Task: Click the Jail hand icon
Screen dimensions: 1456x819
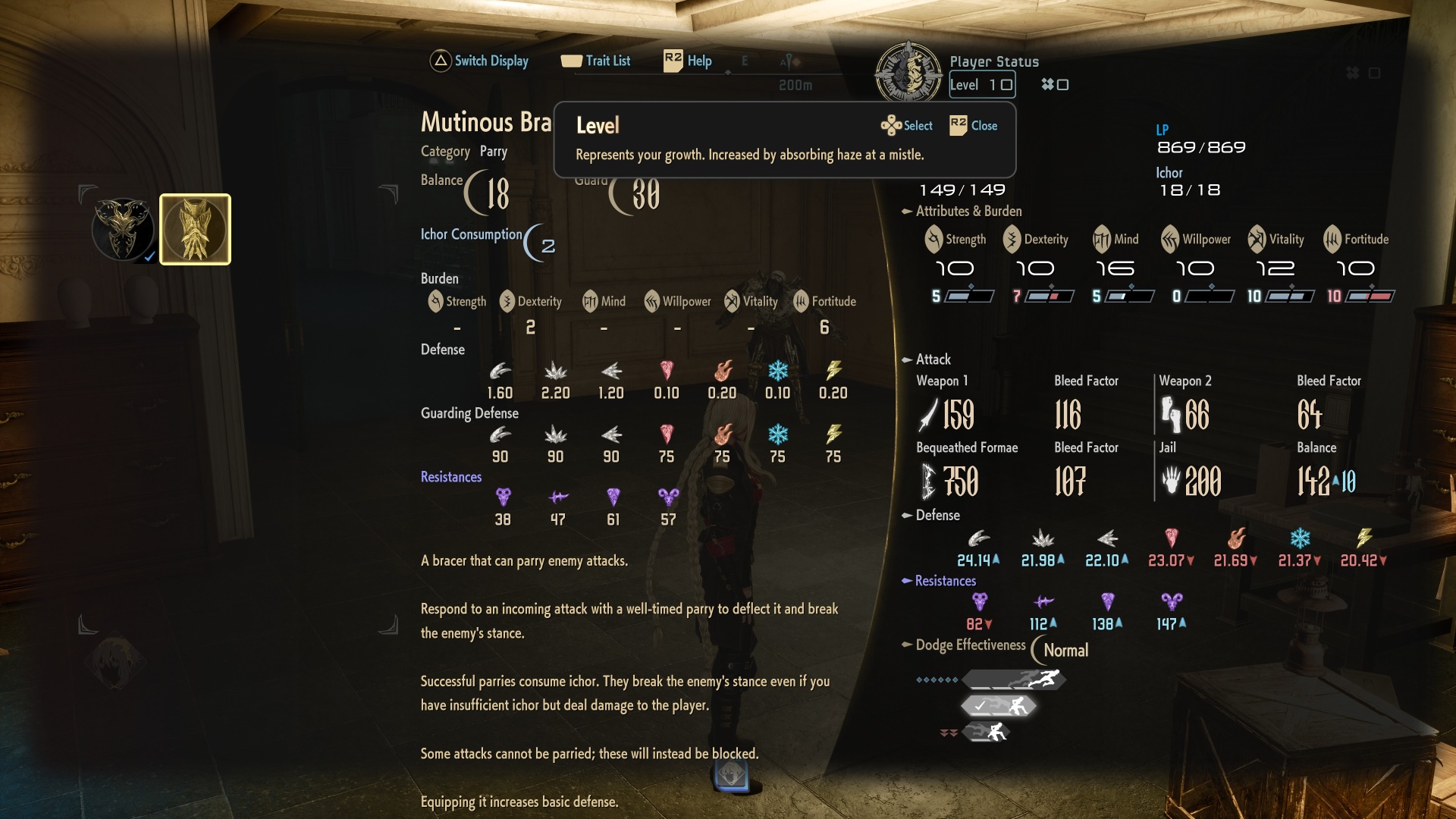Action: click(1169, 481)
